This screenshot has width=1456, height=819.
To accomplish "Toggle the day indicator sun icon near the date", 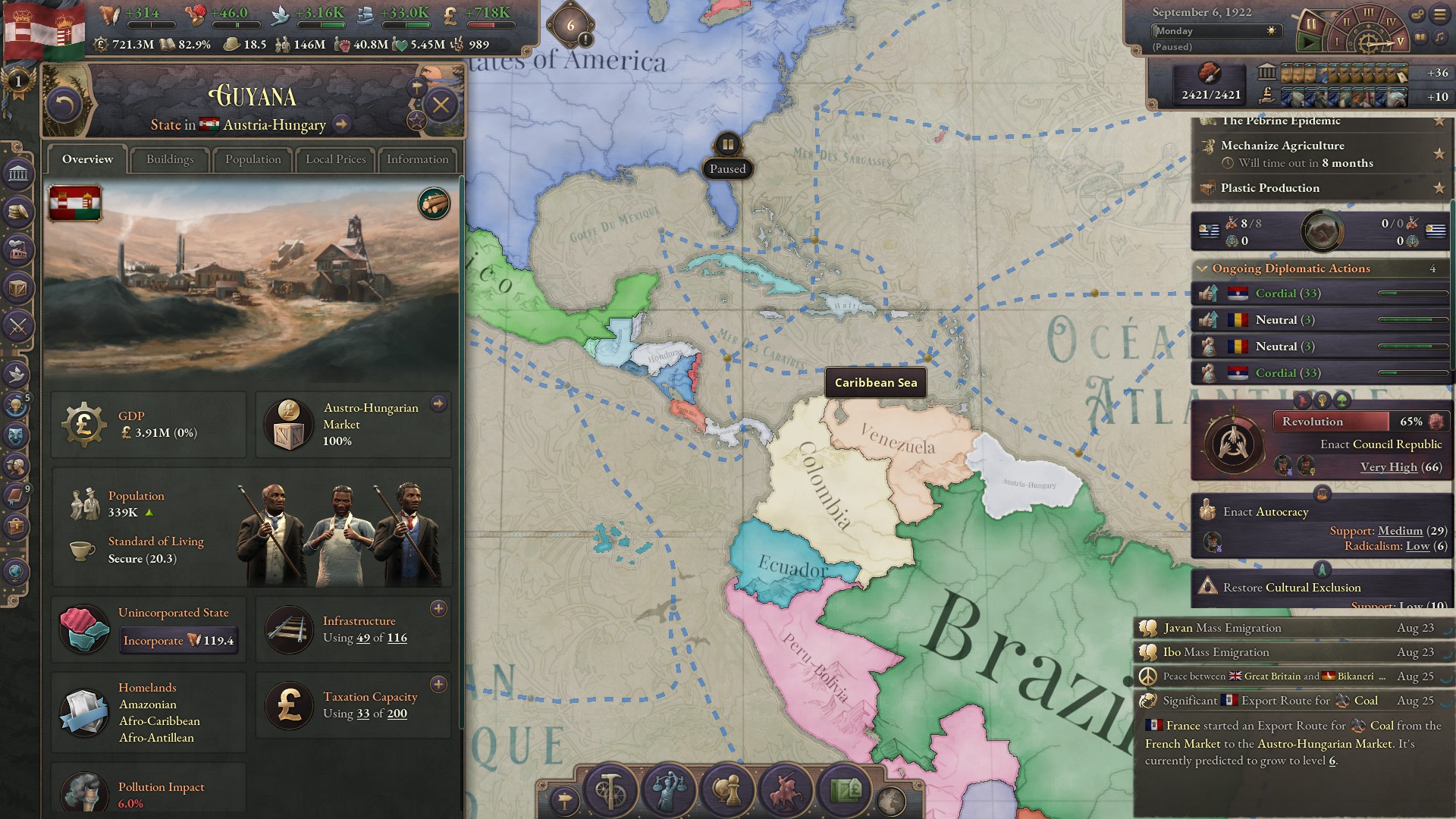I will pos(1269,31).
